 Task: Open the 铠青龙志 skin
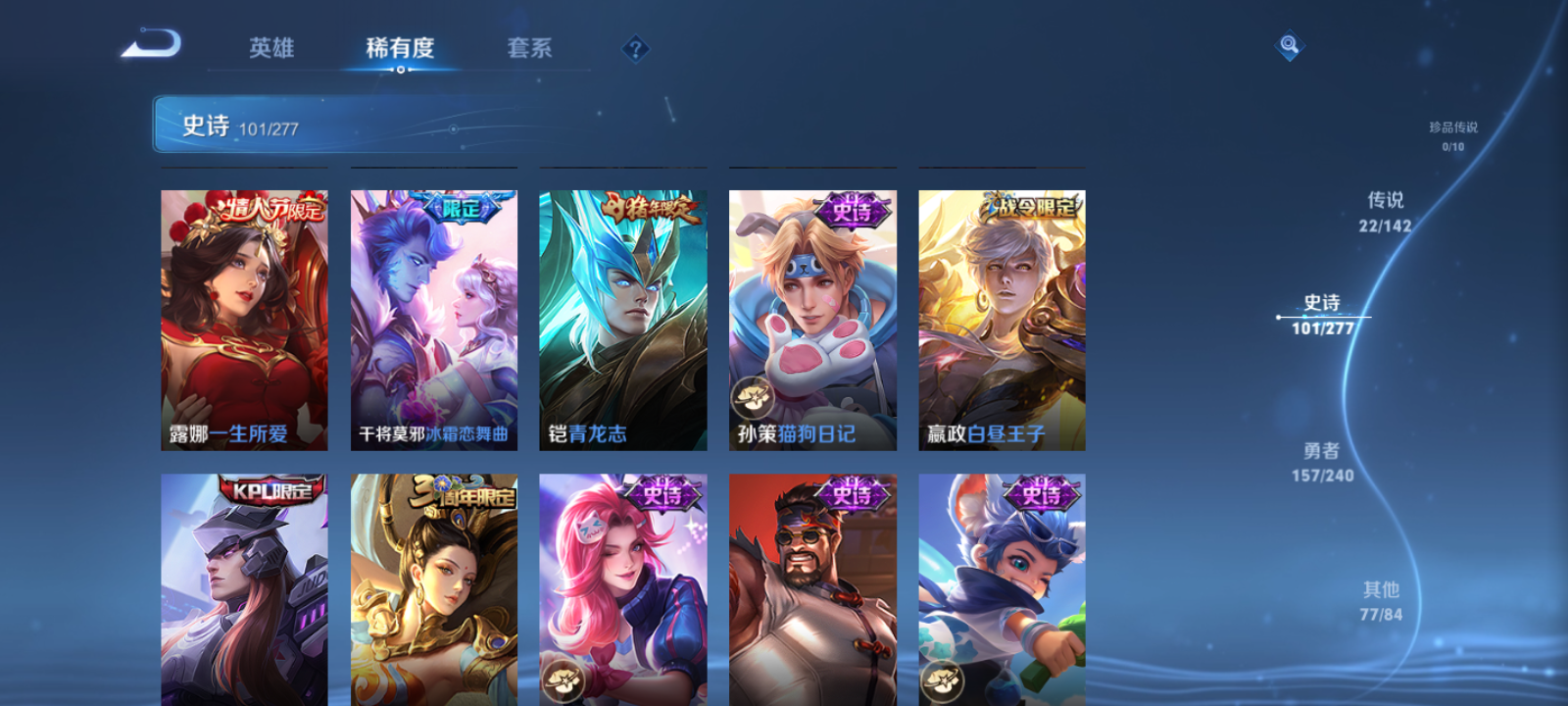pyautogui.click(x=621, y=319)
